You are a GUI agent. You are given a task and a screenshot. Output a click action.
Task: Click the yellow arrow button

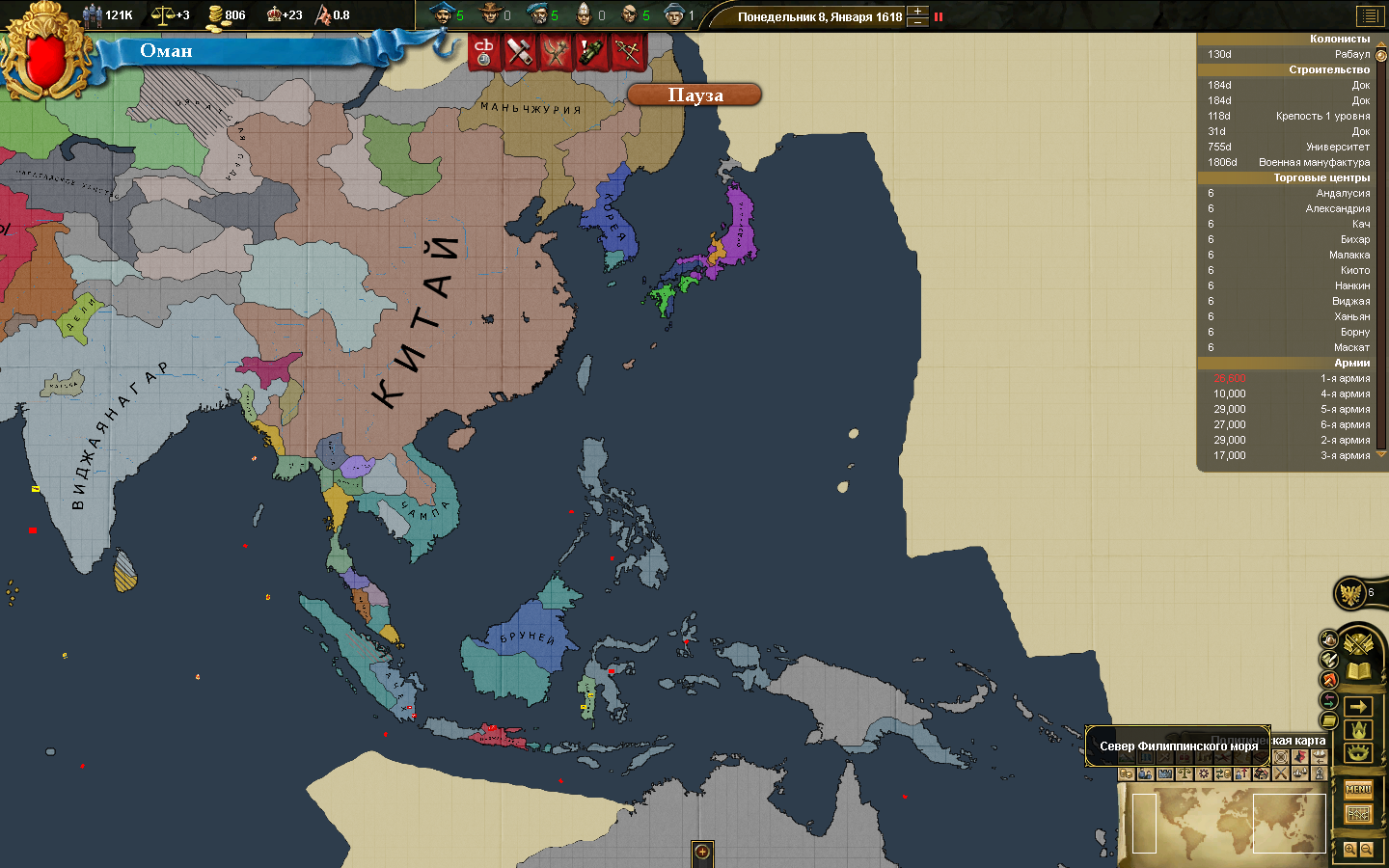pyautogui.click(x=1358, y=707)
